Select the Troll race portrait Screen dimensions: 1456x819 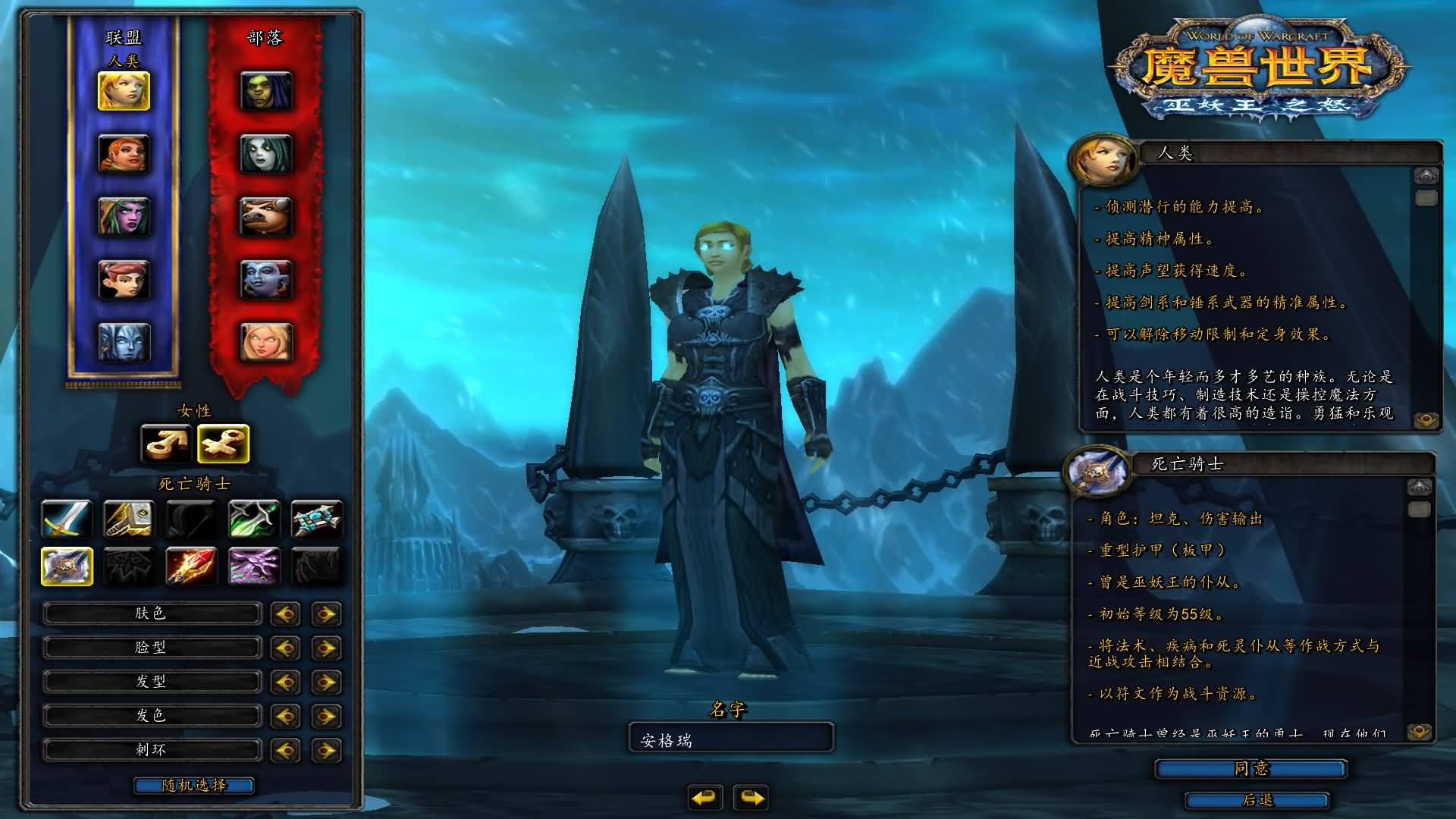(x=266, y=280)
